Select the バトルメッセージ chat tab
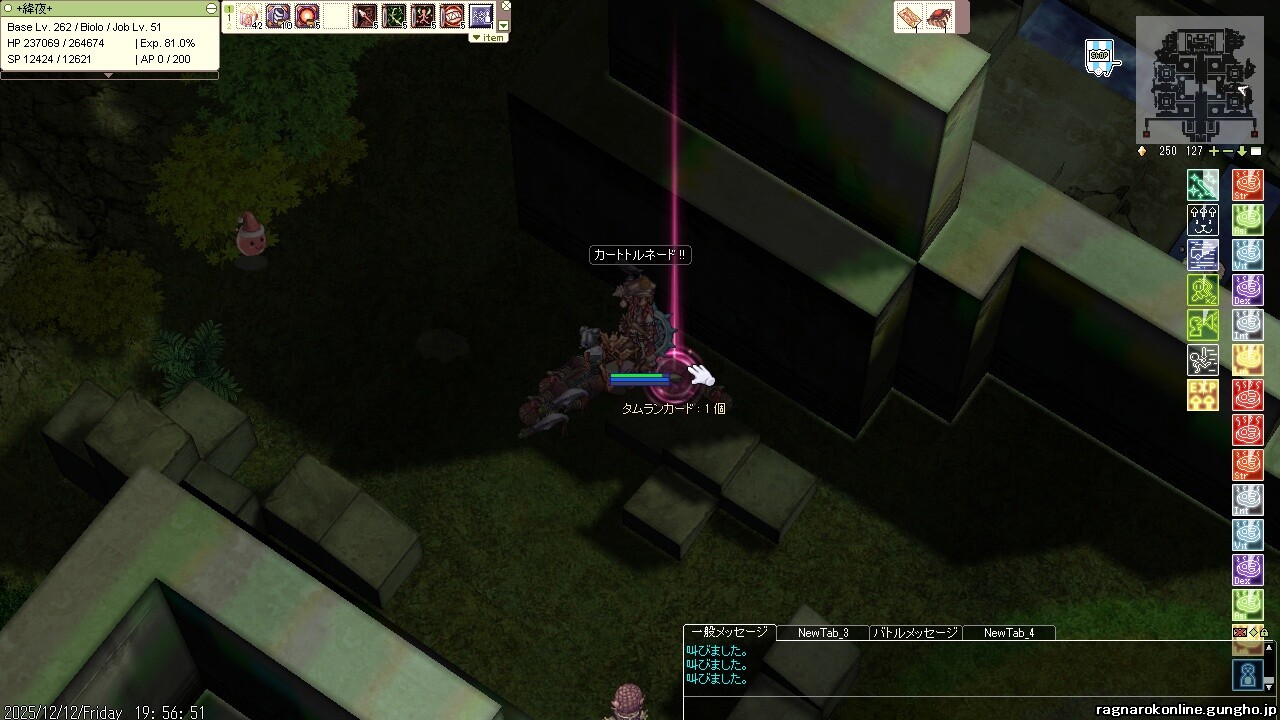This screenshot has width=1280, height=720. coord(915,632)
